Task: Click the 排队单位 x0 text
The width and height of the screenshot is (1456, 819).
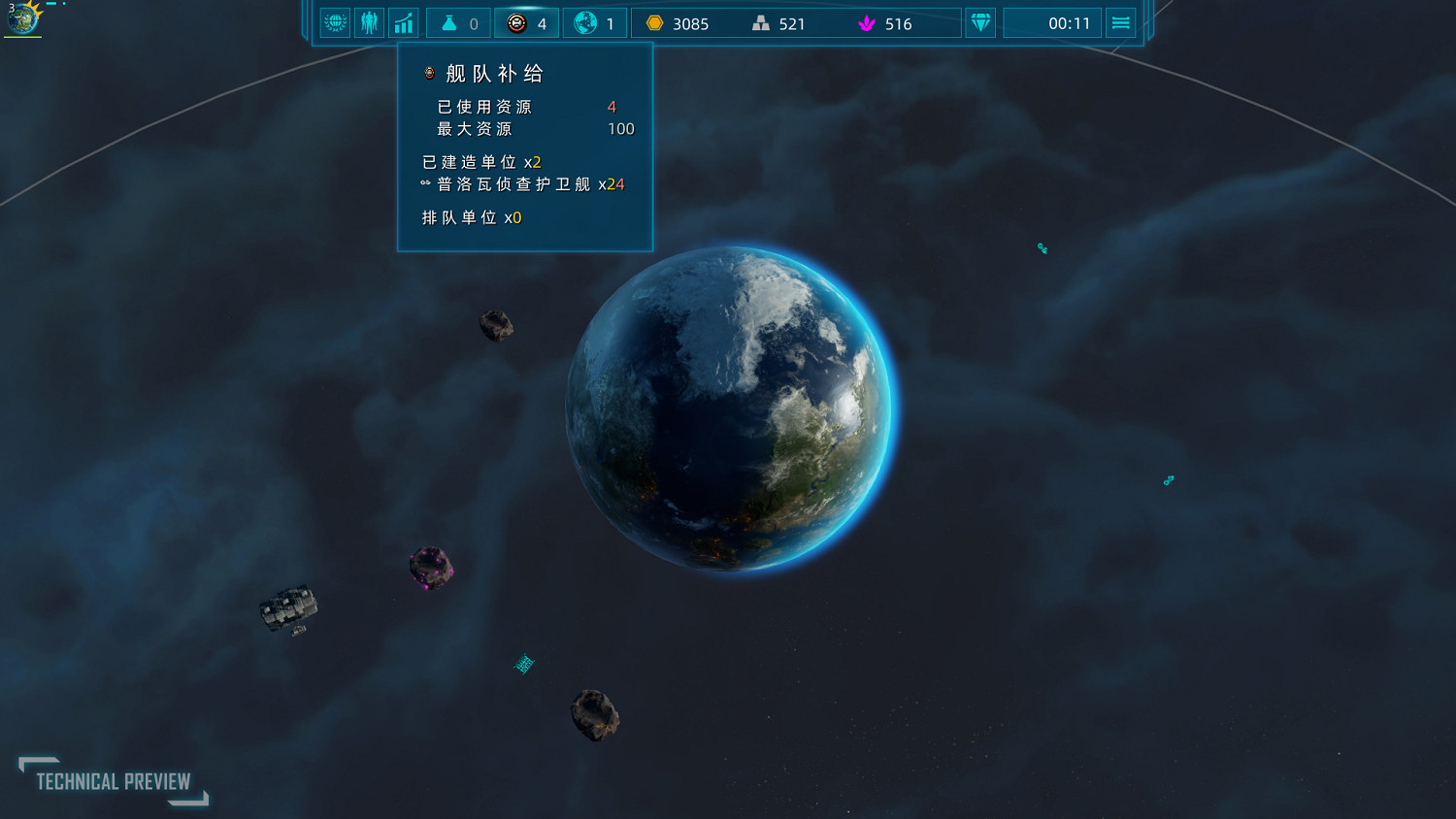Action: [471, 217]
